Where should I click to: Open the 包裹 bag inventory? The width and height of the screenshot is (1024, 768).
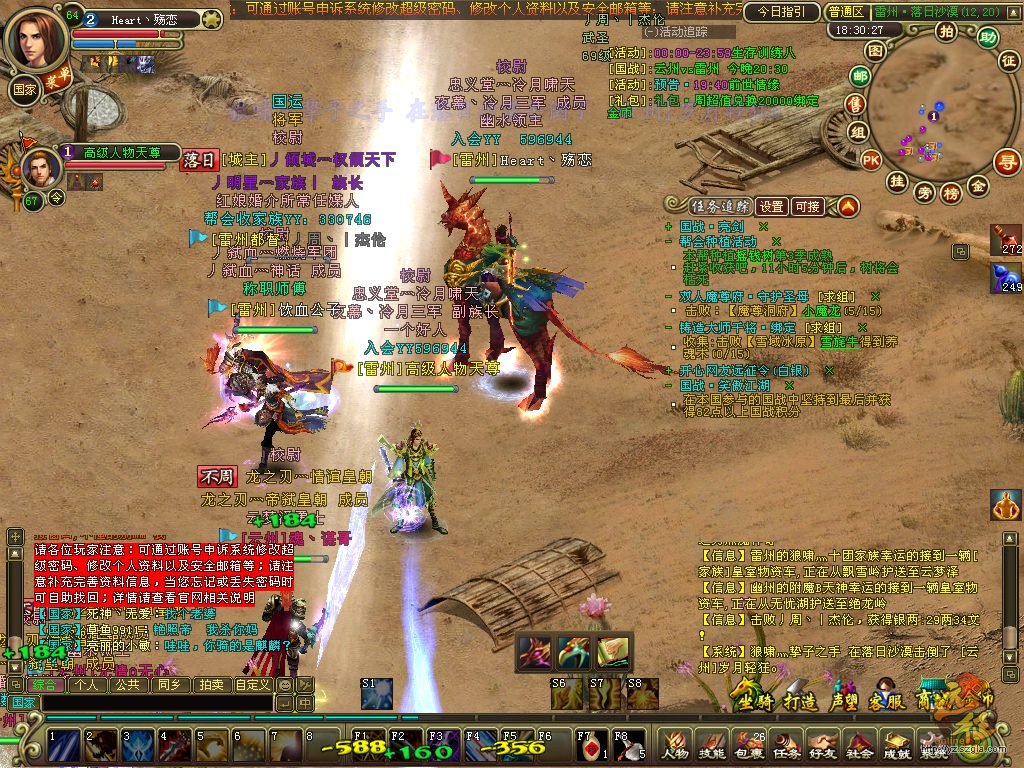(749, 745)
